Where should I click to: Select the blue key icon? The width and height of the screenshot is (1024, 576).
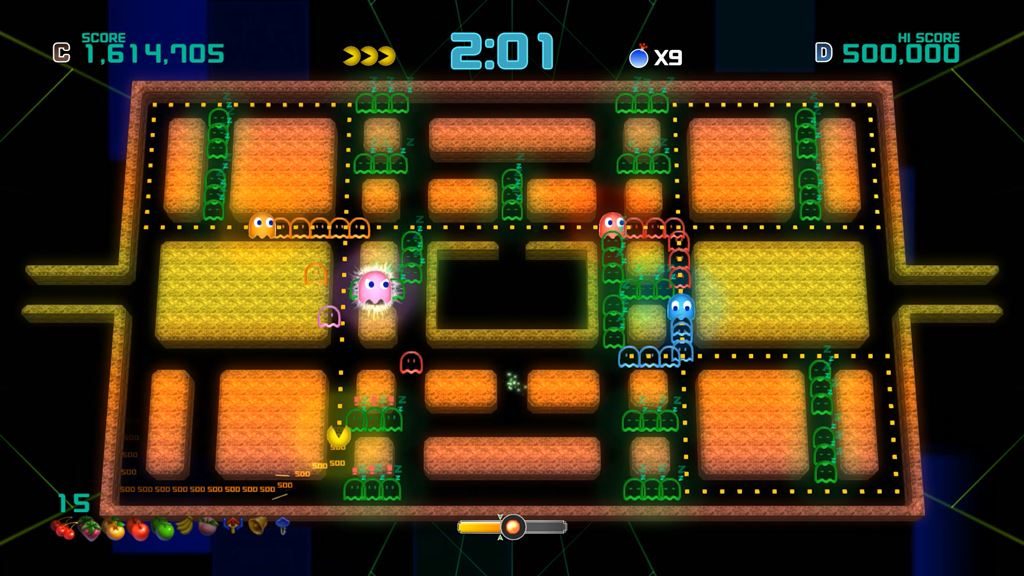coord(282,524)
